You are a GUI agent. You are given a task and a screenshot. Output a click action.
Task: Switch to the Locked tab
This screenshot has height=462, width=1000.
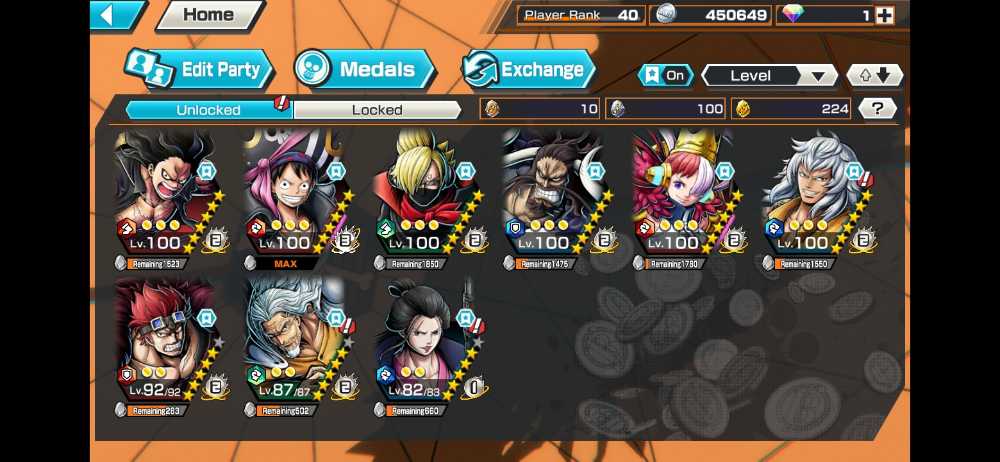tap(377, 109)
